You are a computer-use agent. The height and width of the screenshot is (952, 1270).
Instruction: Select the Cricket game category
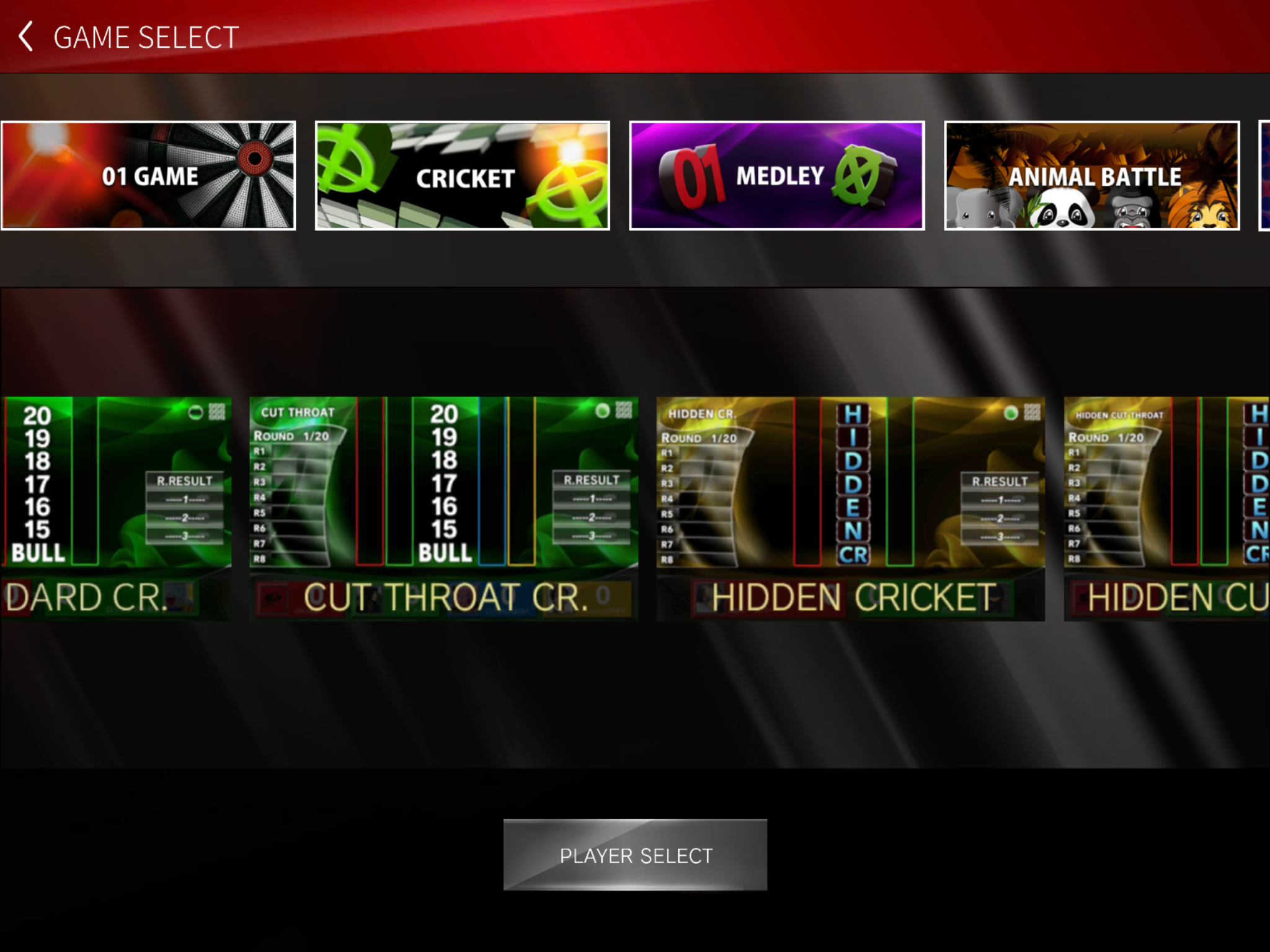pyautogui.click(x=463, y=176)
